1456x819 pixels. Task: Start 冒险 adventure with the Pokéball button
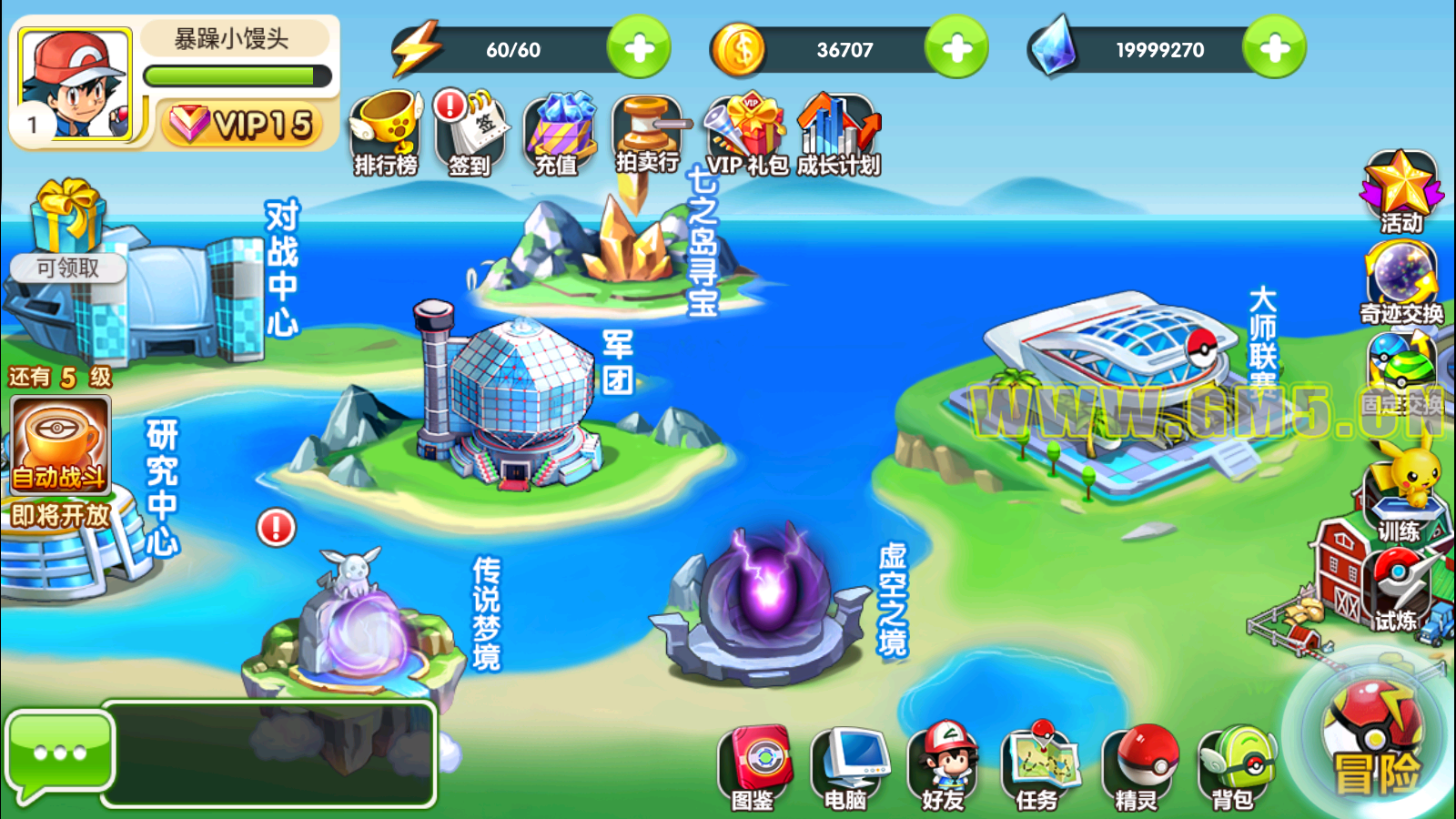click(1374, 737)
